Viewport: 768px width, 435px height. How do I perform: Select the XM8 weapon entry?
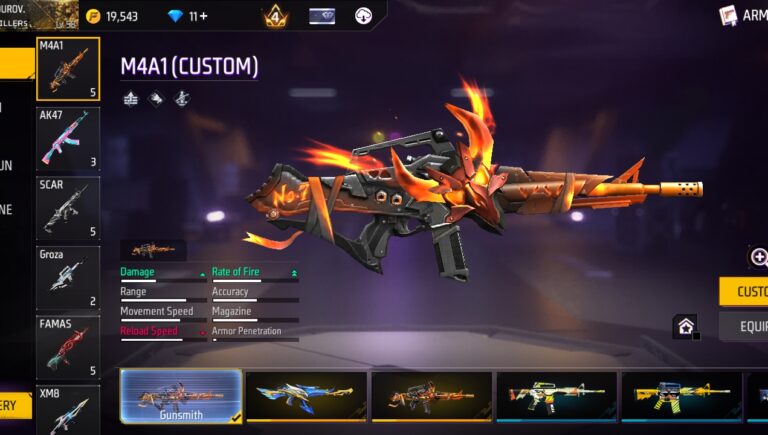[68, 410]
